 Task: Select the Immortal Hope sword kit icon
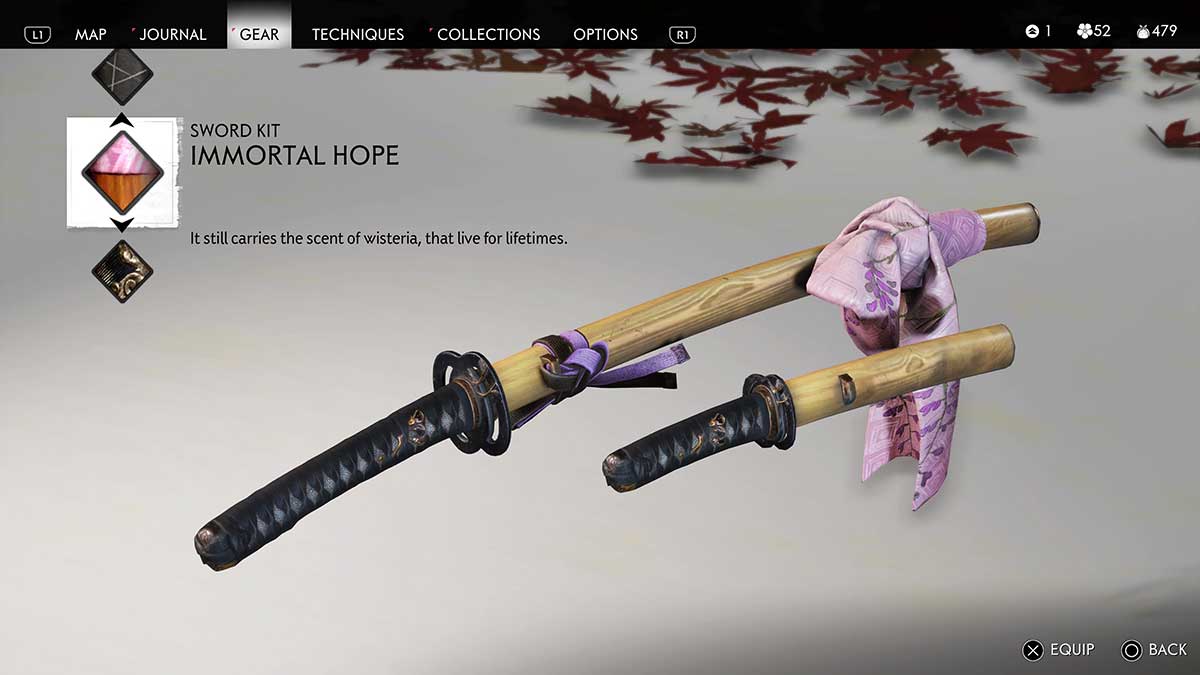(122, 171)
